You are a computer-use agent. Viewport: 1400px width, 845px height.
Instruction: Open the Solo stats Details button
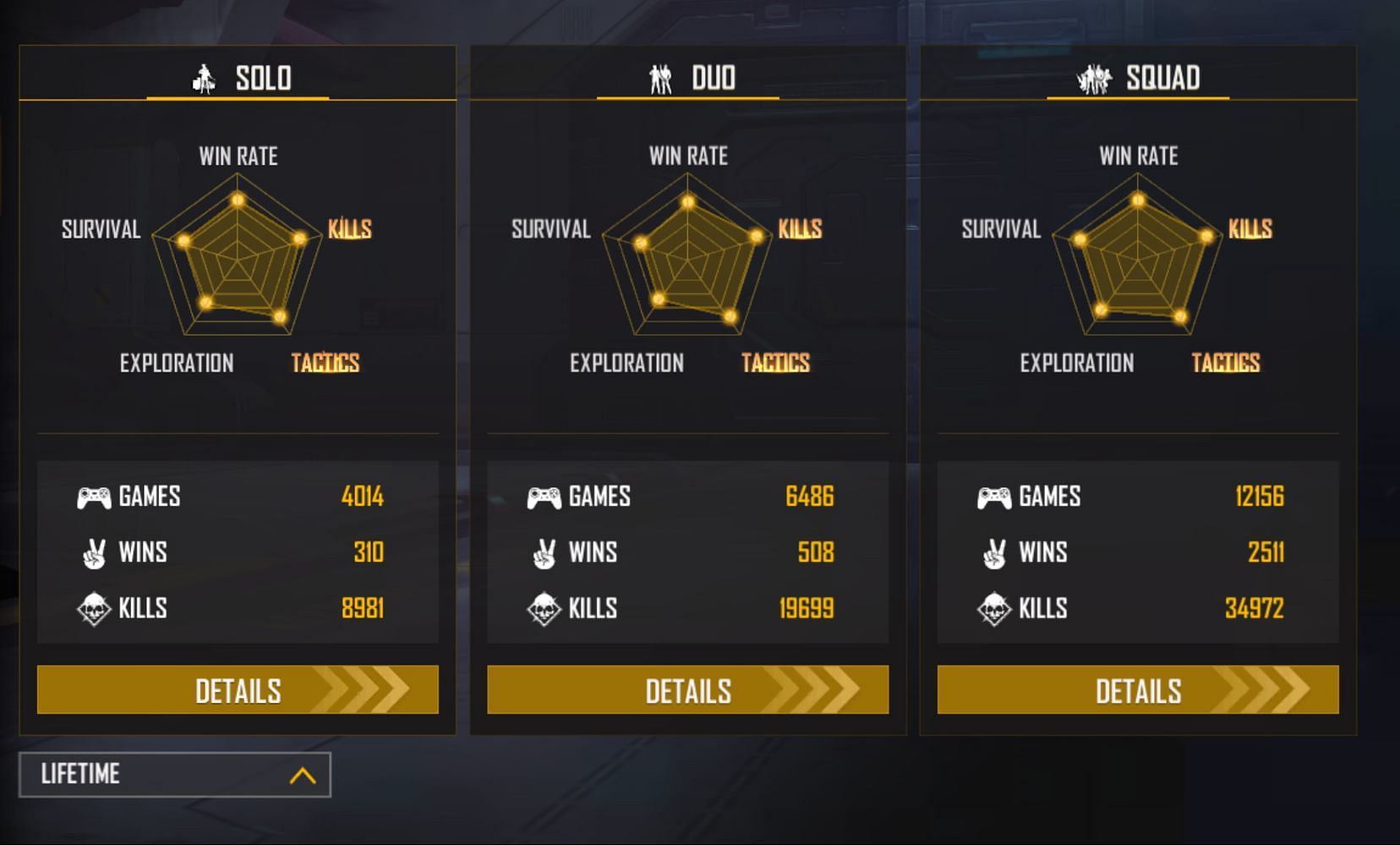tap(238, 689)
